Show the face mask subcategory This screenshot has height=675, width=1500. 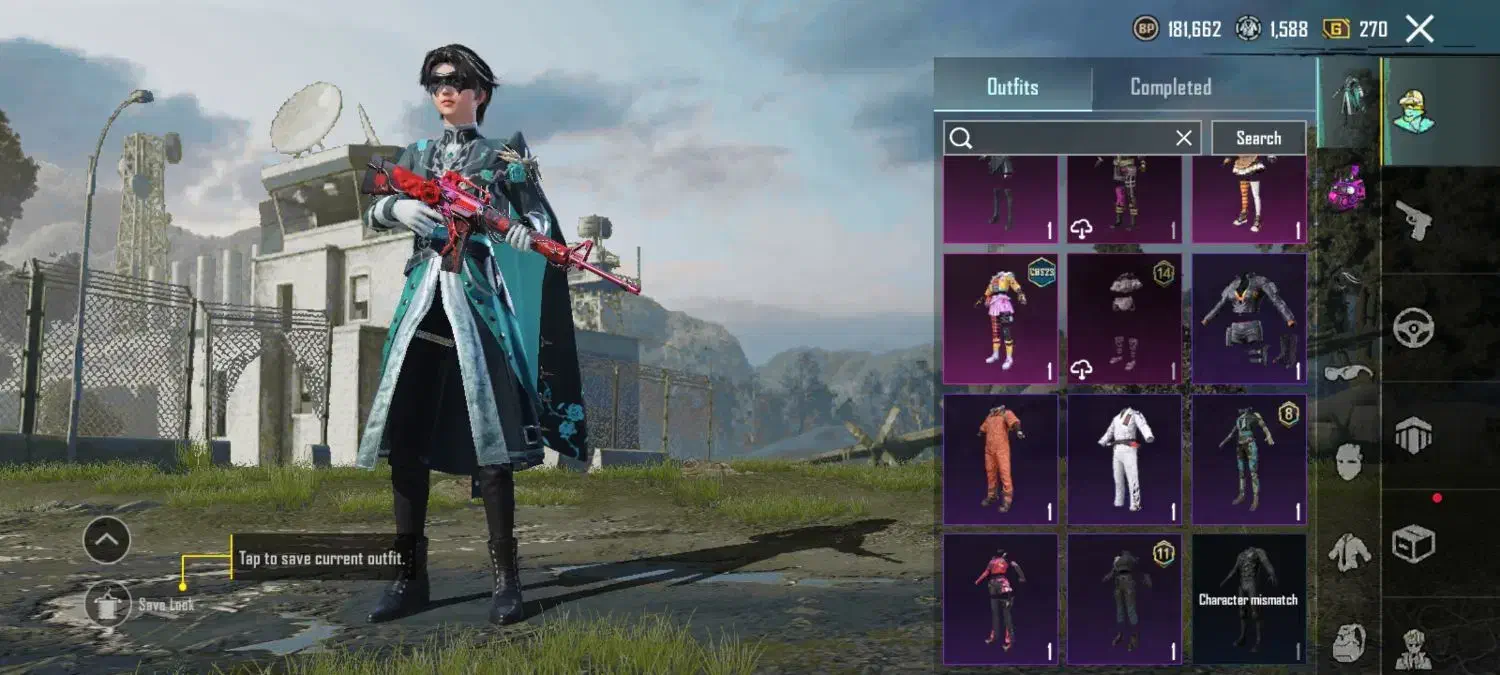tap(1349, 462)
